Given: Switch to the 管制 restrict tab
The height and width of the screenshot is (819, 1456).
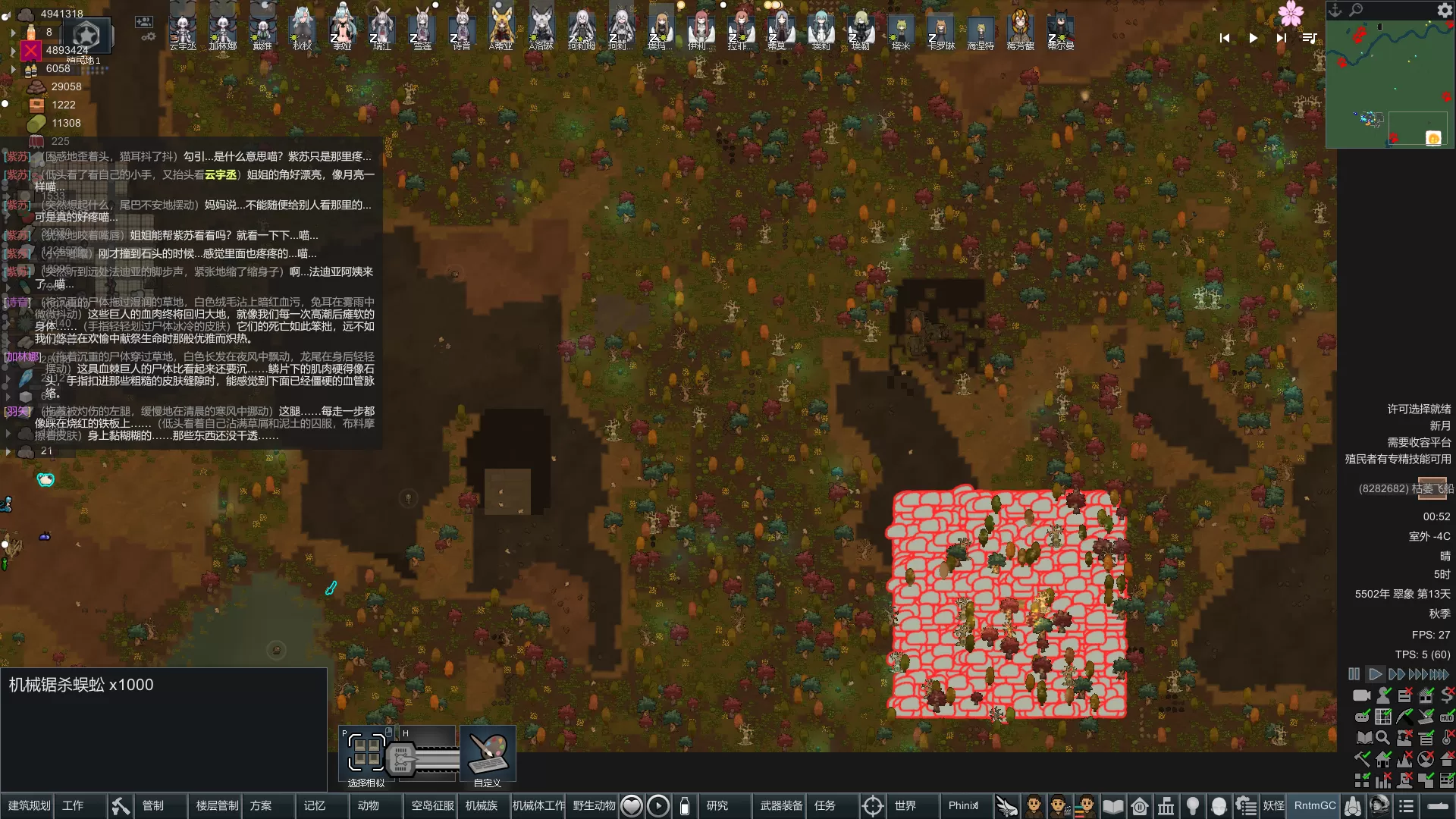Looking at the screenshot, I should pos(153,805).
